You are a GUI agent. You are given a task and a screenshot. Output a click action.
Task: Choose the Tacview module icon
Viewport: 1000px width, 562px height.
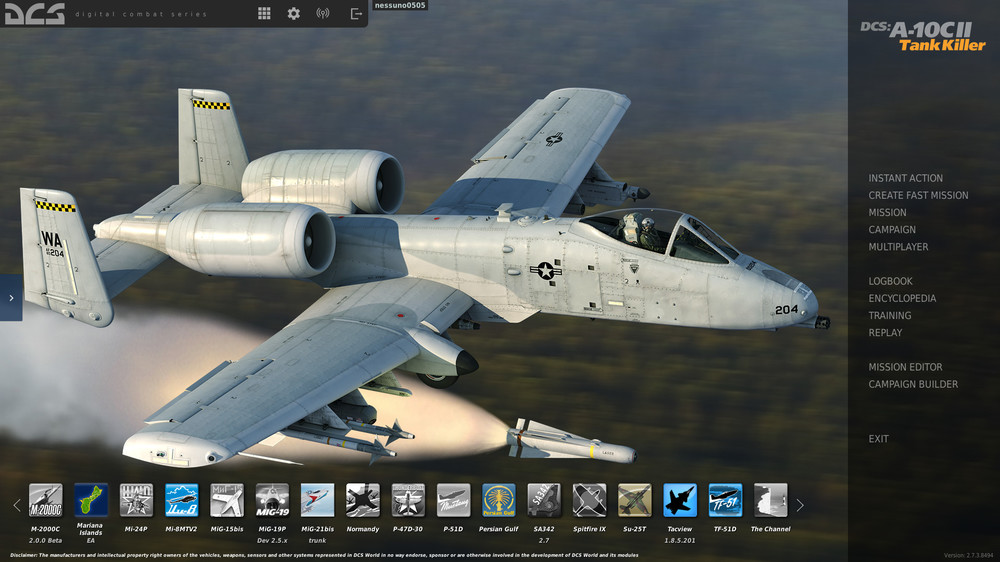pyautogui.click(x=680, y=500)
